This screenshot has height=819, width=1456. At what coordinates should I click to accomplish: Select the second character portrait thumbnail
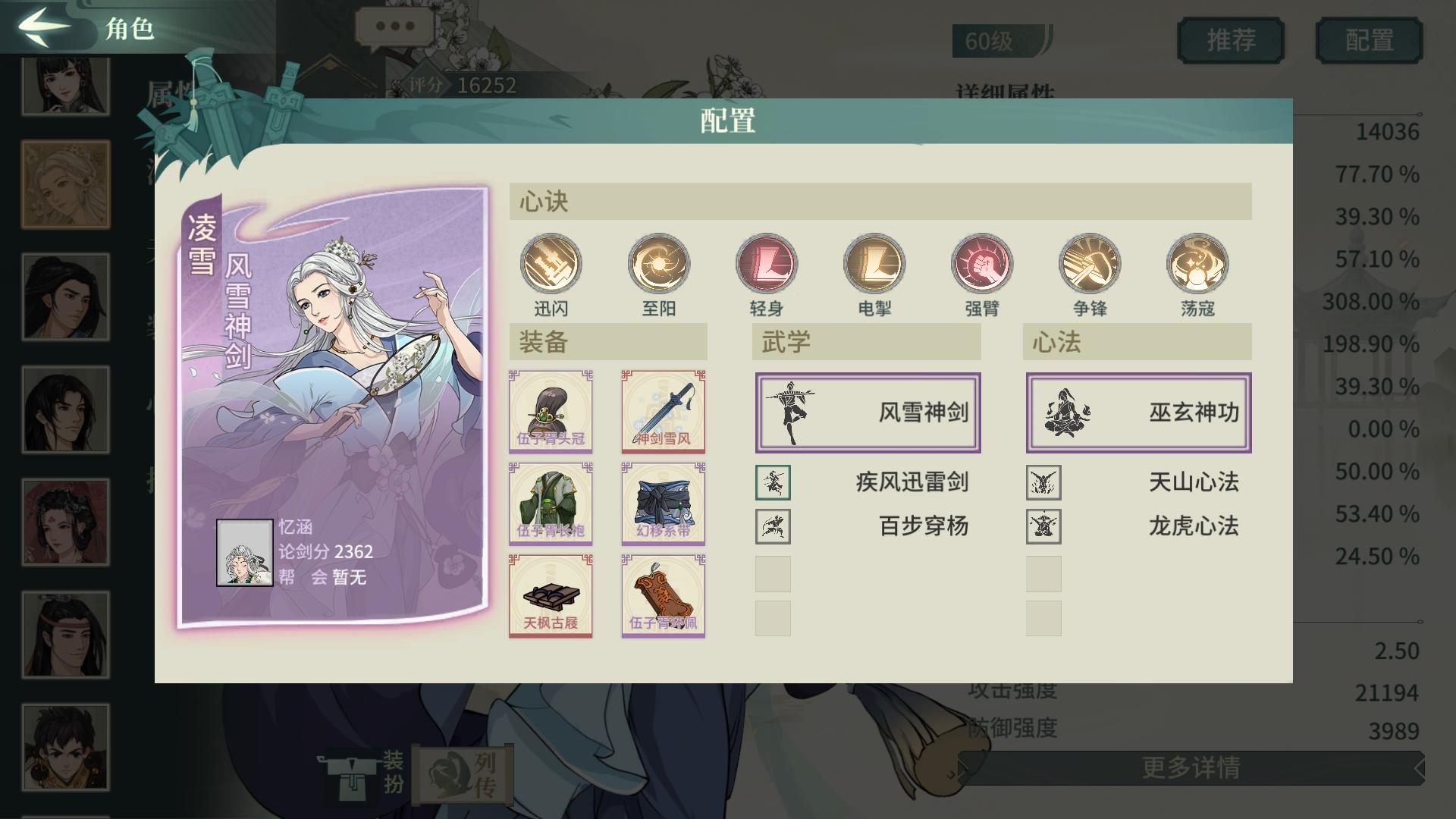click(x=65, y=184)
